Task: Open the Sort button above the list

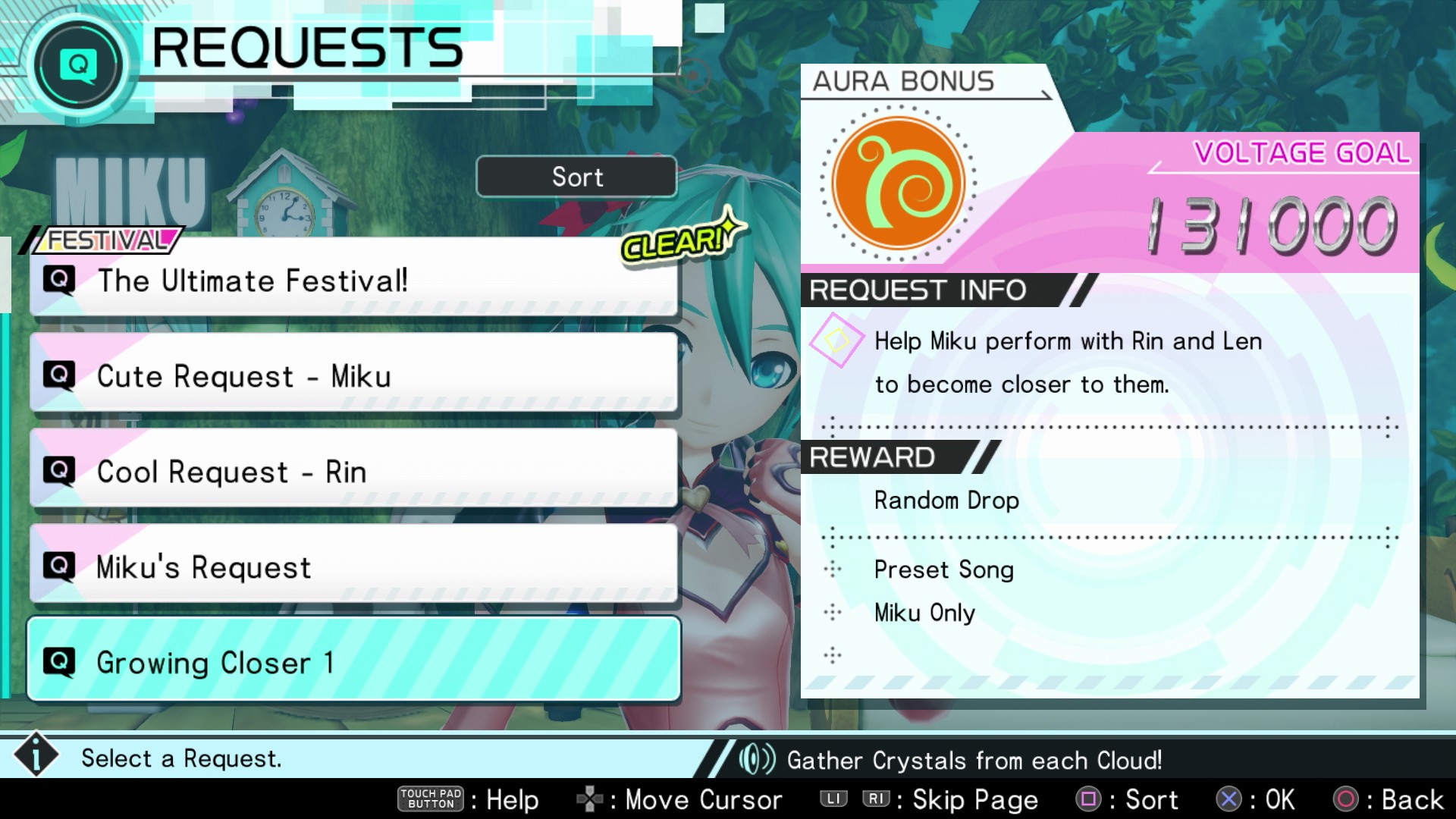Action: click(x=576, y=177)
